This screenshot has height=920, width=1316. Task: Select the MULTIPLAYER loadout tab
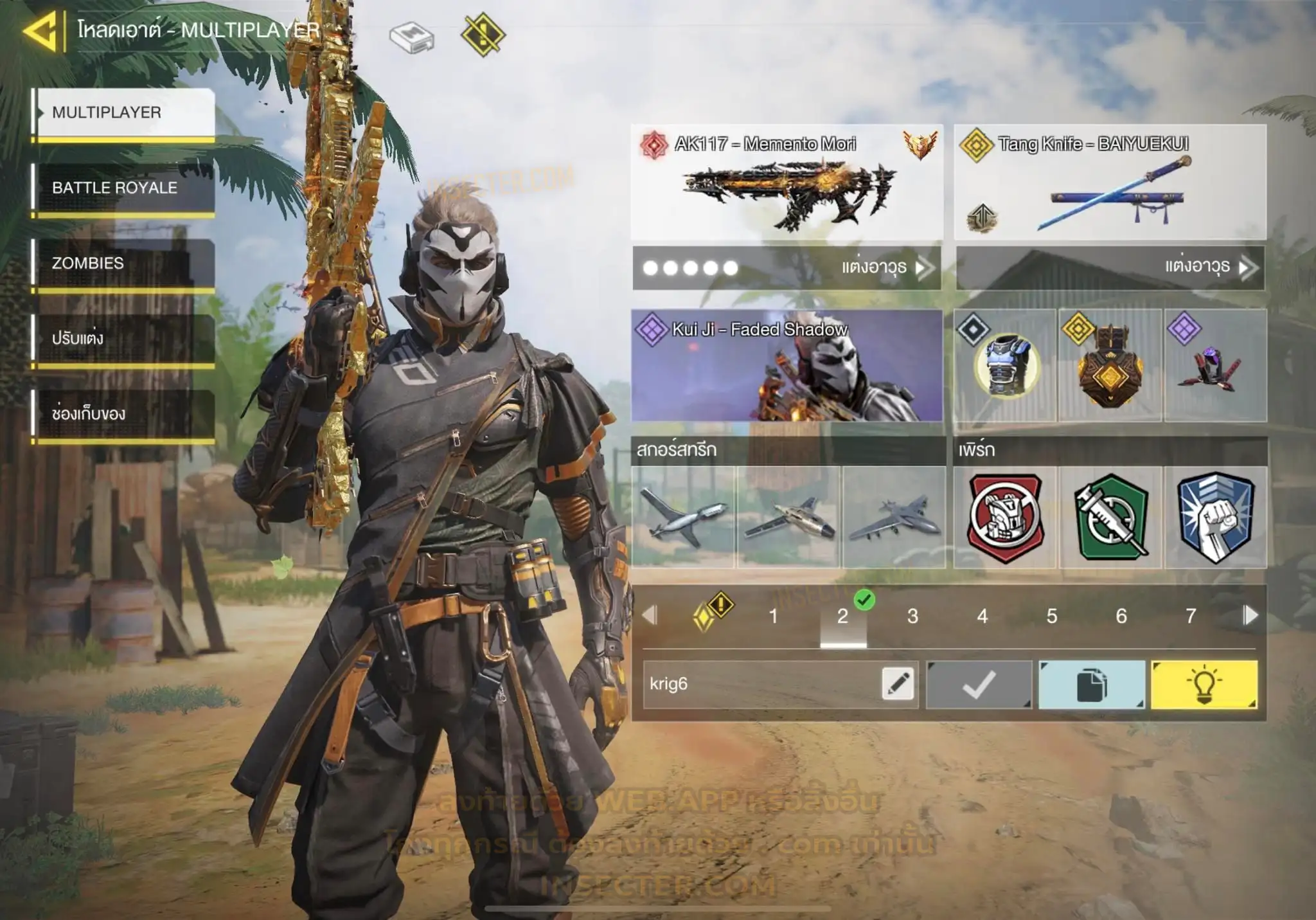pyautogui.click(x=123, y=113)
